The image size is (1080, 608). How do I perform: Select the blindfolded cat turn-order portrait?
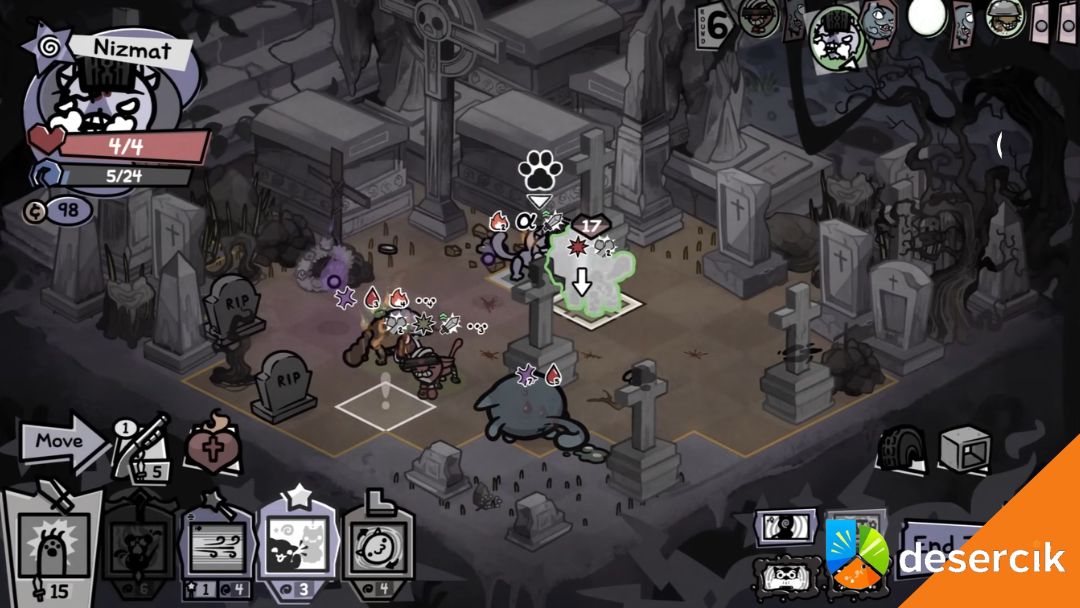point(759,17)
